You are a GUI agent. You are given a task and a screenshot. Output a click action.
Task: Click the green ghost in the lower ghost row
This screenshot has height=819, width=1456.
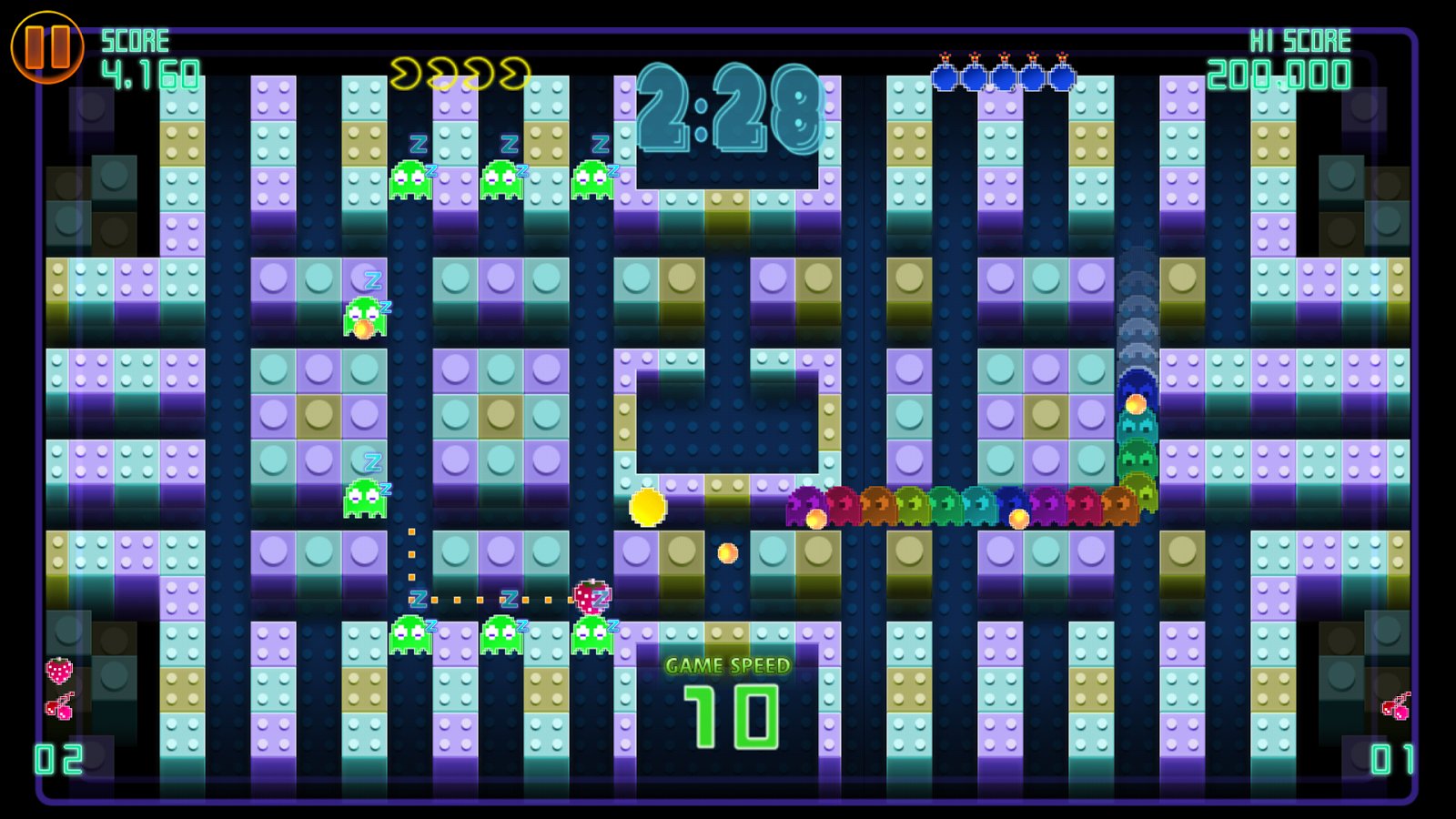409,632
